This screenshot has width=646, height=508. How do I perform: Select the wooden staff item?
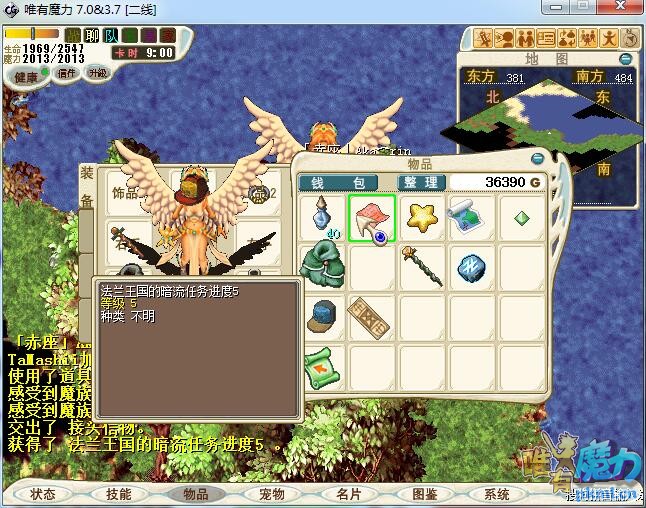click(x=422, y=266)
